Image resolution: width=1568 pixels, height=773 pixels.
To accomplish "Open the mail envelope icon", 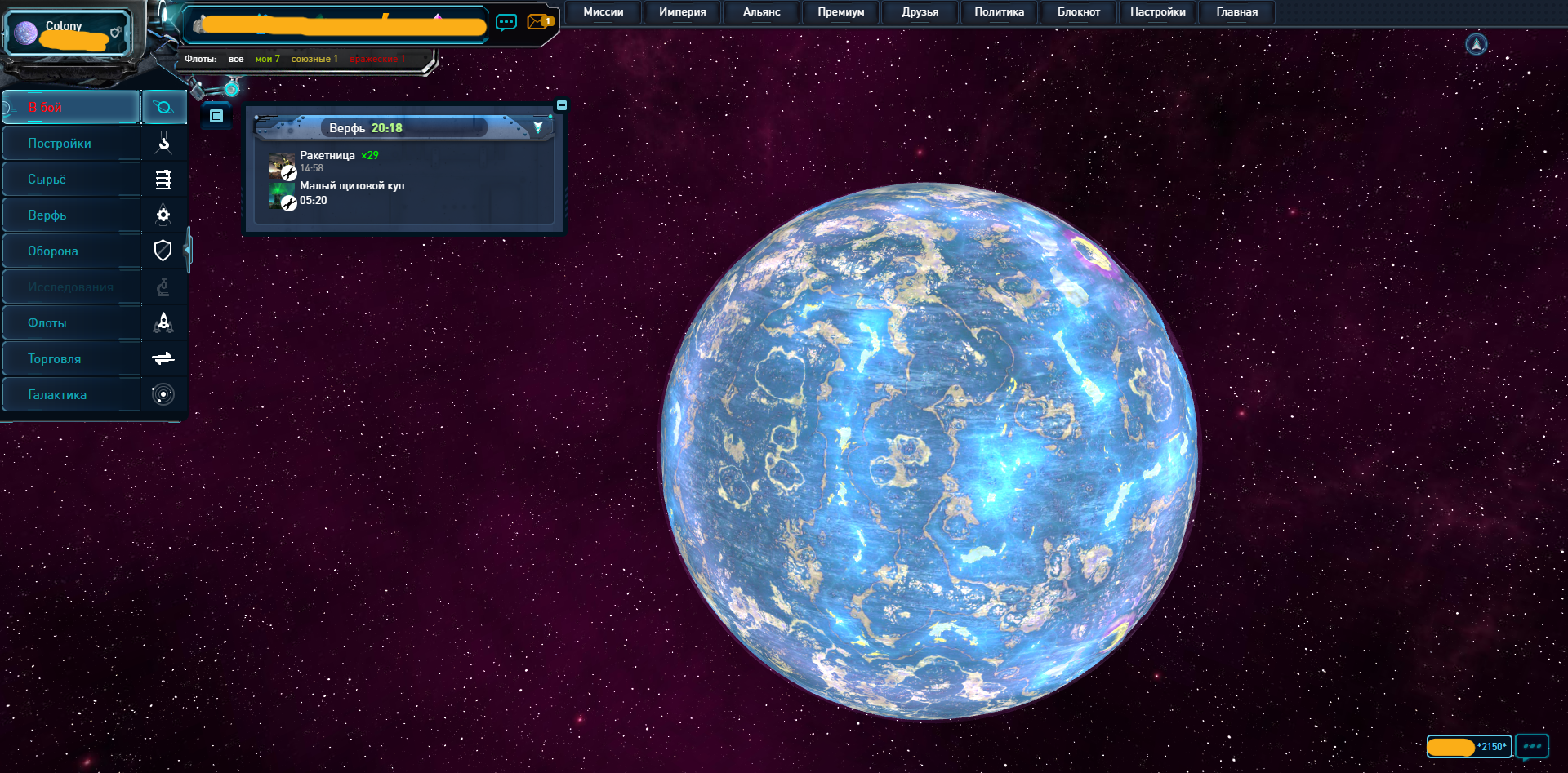I will (x=538, y=22).
